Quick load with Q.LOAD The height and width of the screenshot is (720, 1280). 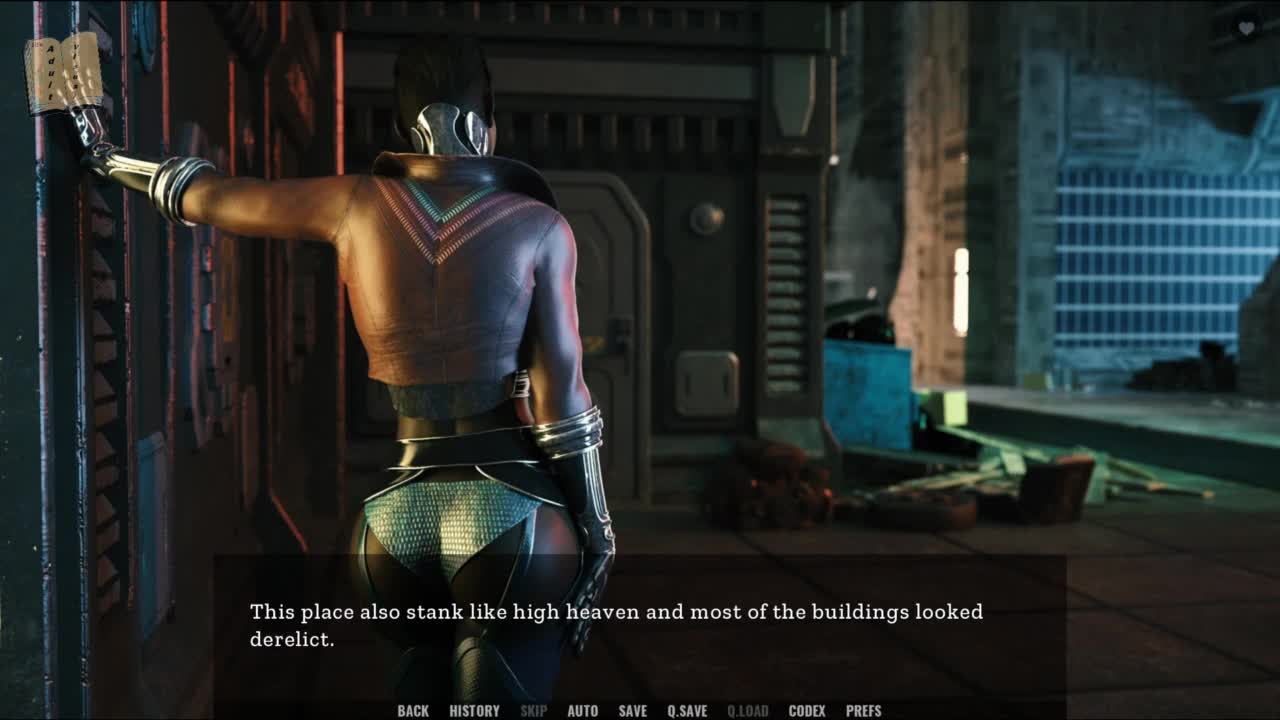[748, 711]
